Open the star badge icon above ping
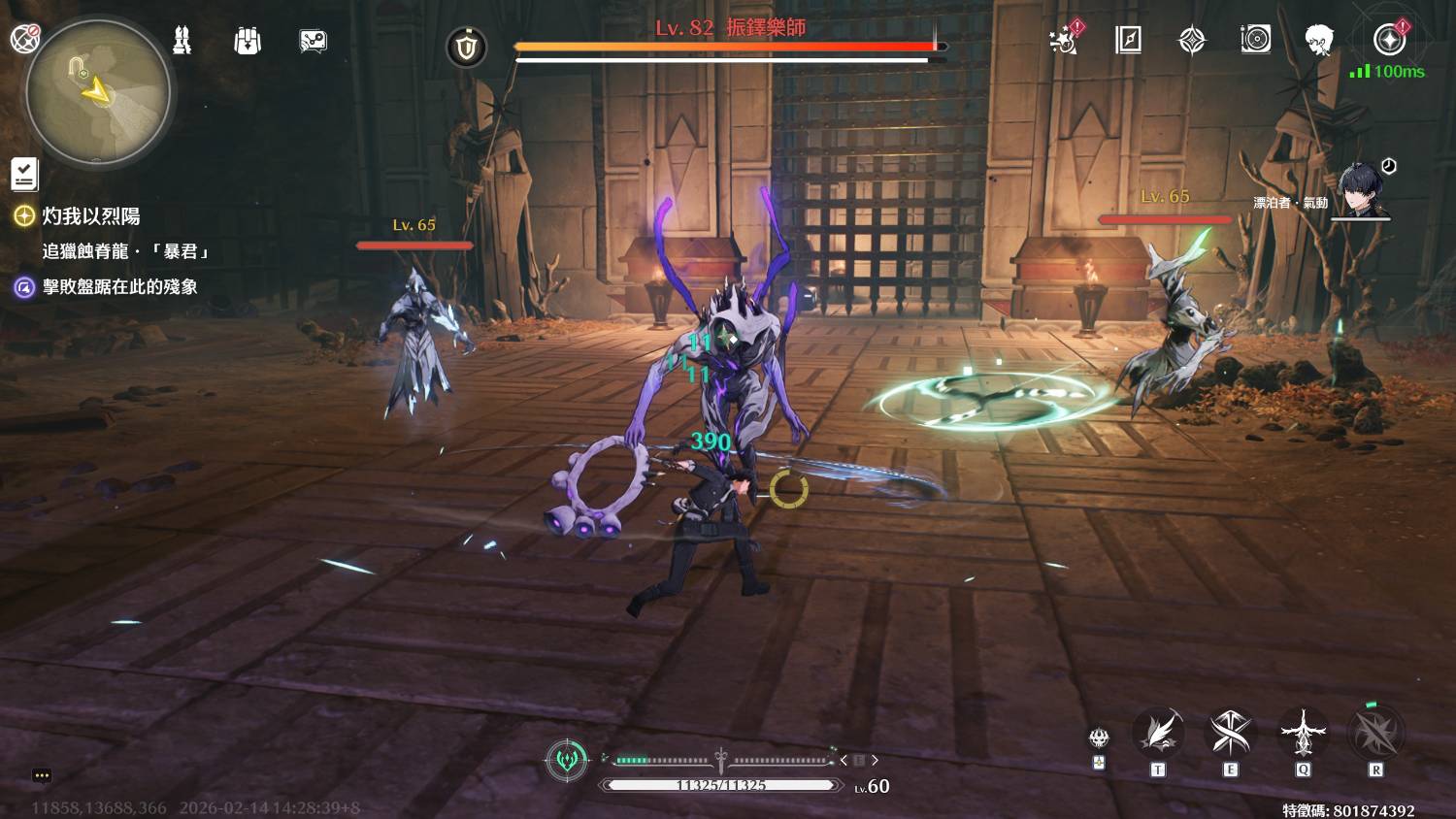 [1389, 40]
